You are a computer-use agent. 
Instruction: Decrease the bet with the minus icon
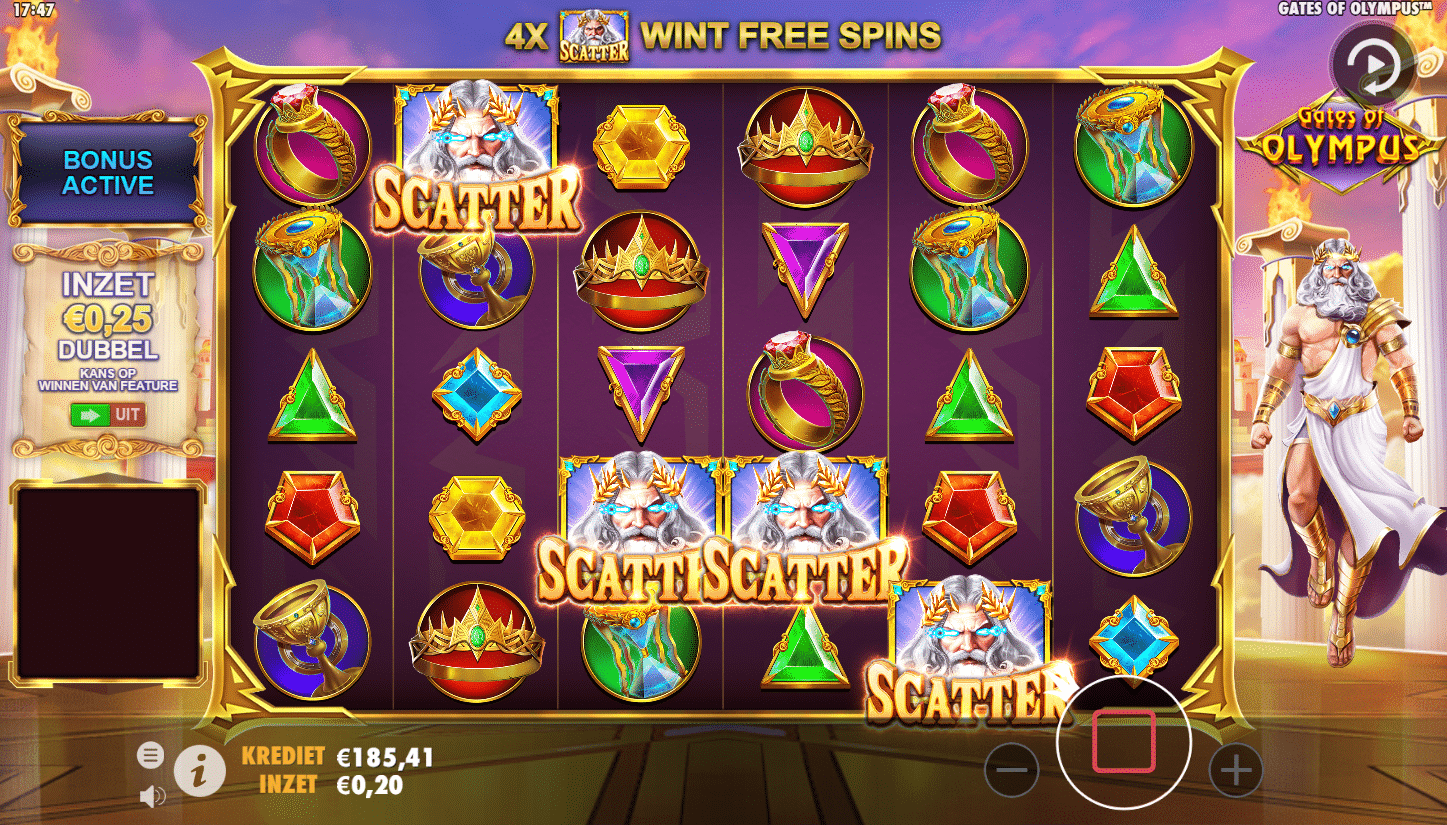[x=1012, y=768]
